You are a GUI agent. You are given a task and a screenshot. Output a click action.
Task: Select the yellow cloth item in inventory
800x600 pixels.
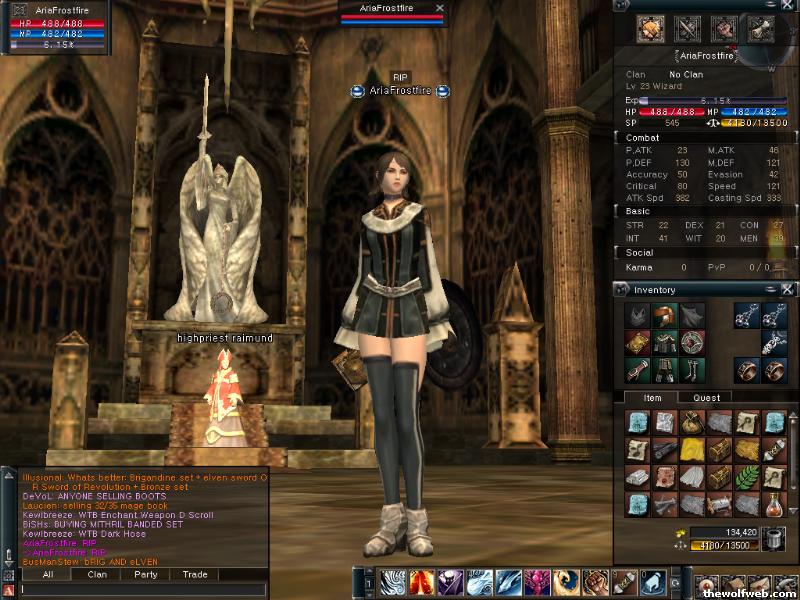[691, 450]
